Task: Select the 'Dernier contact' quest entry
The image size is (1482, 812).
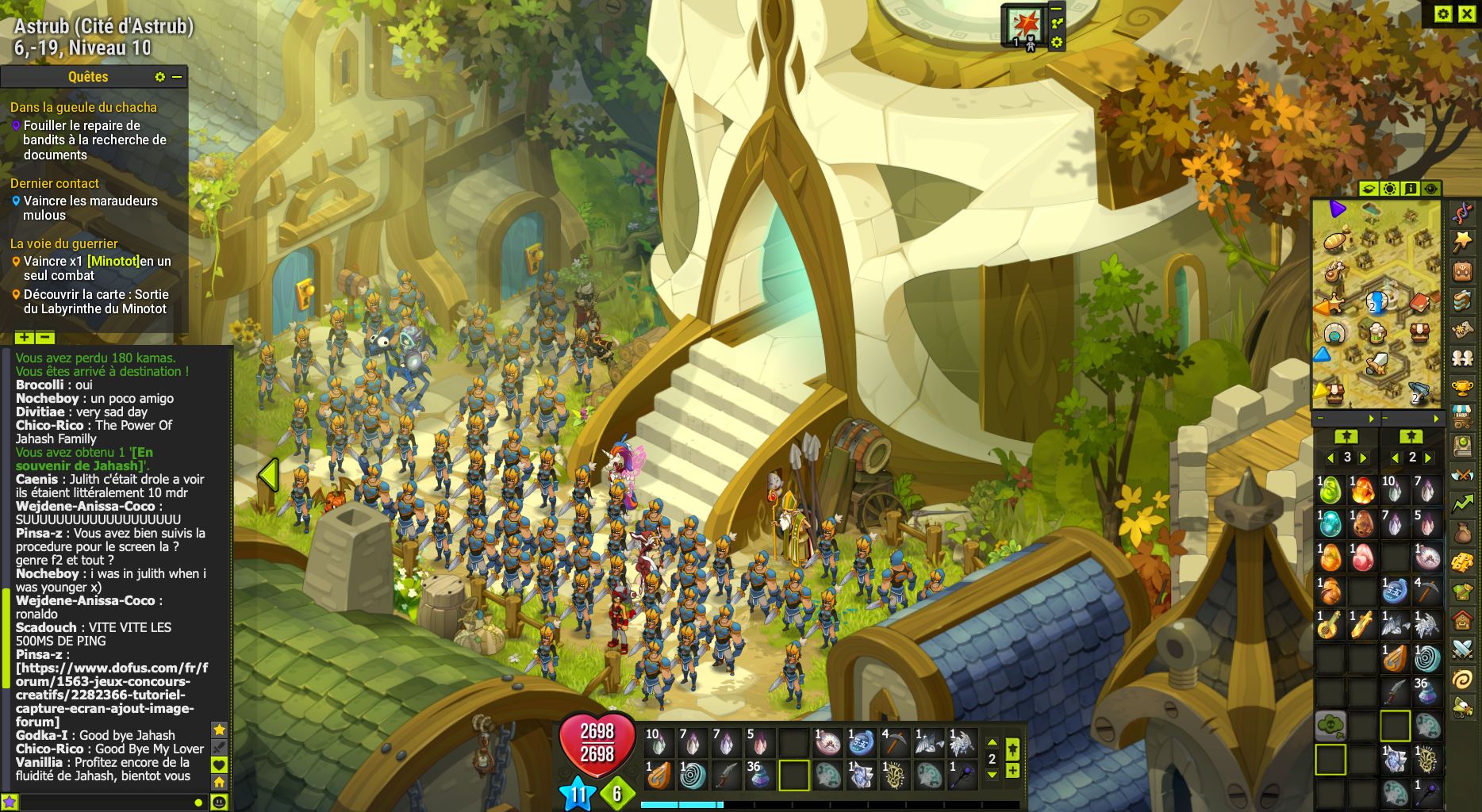Action: coord(53,183)
